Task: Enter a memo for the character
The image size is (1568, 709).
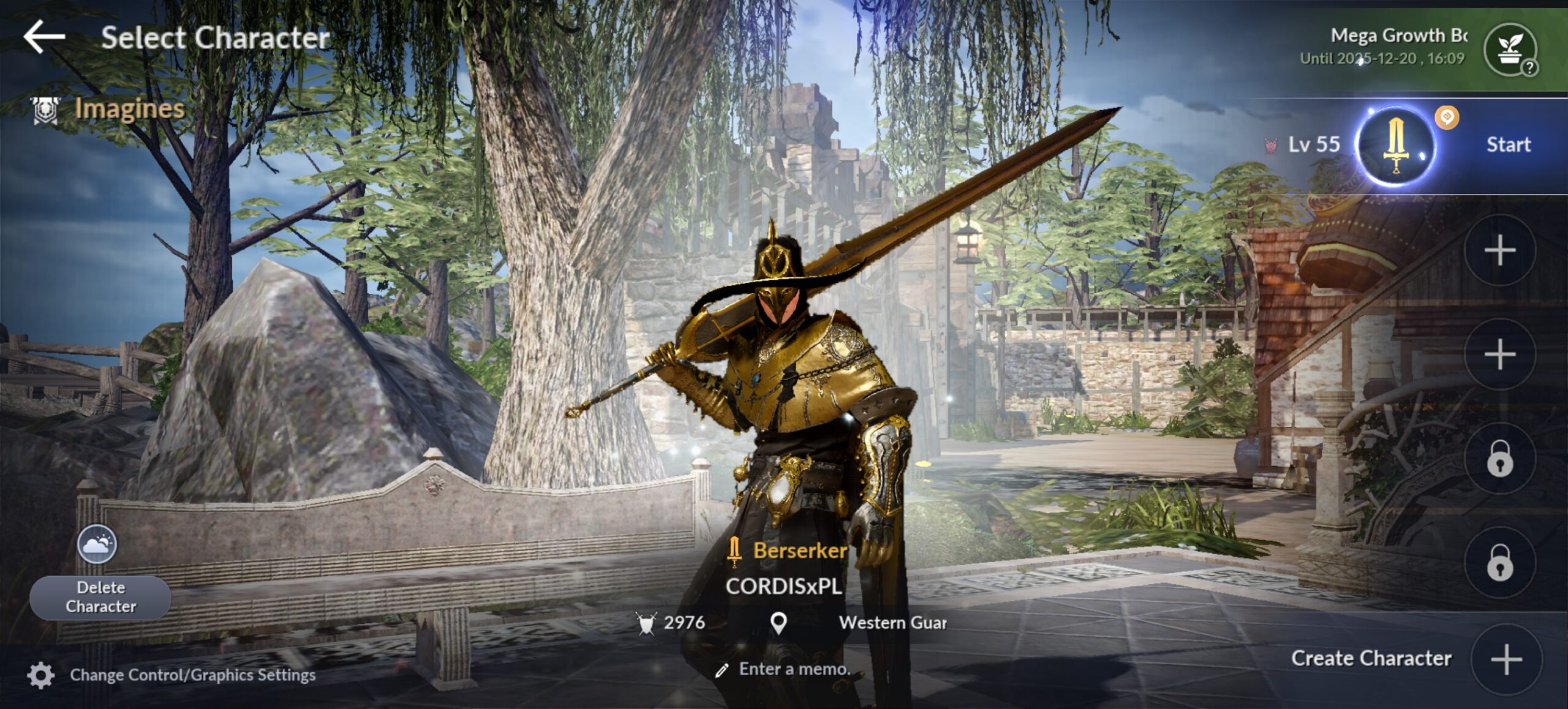Action: pyautogui.click(x=794, y=669)
